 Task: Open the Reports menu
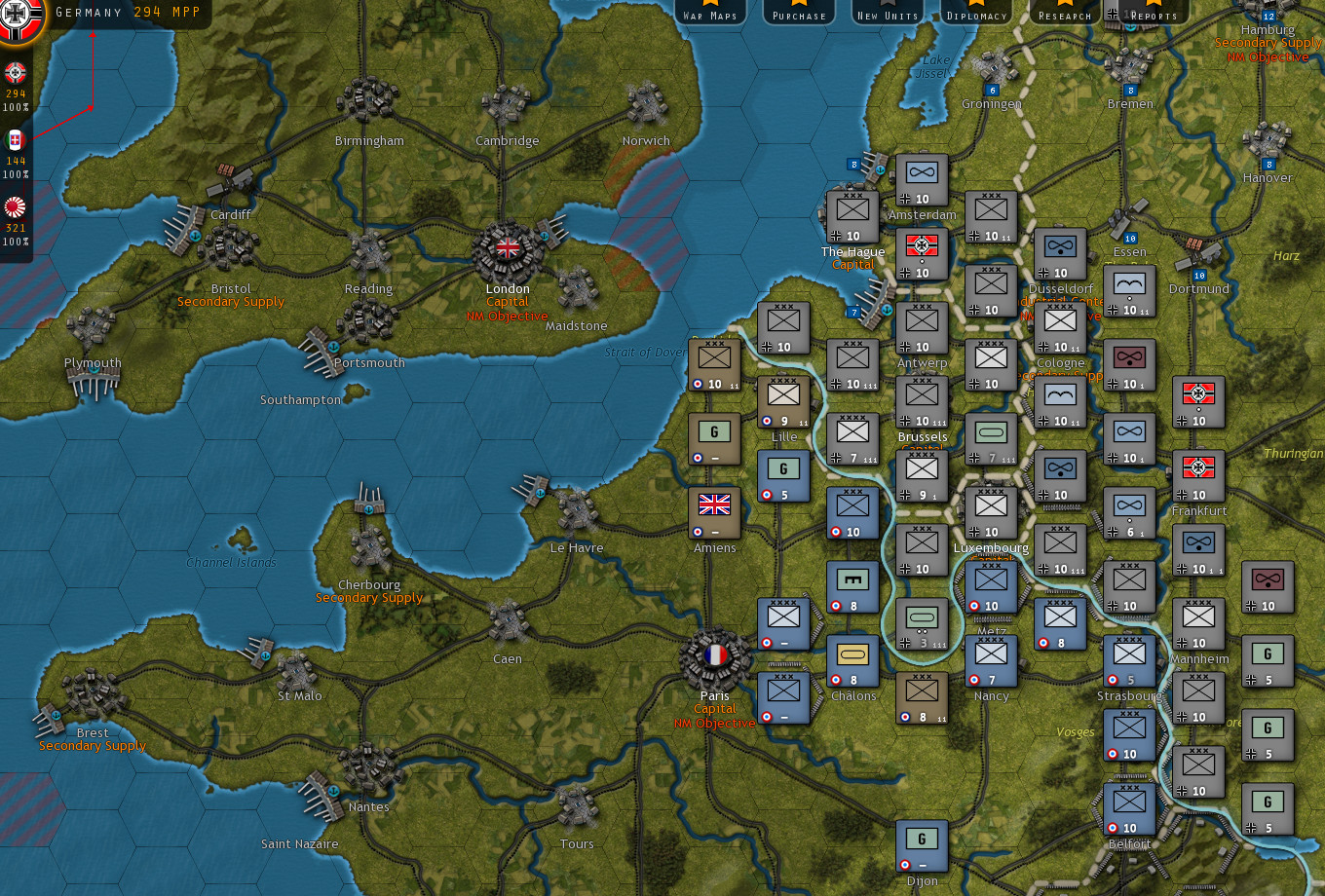(1153, 14)
